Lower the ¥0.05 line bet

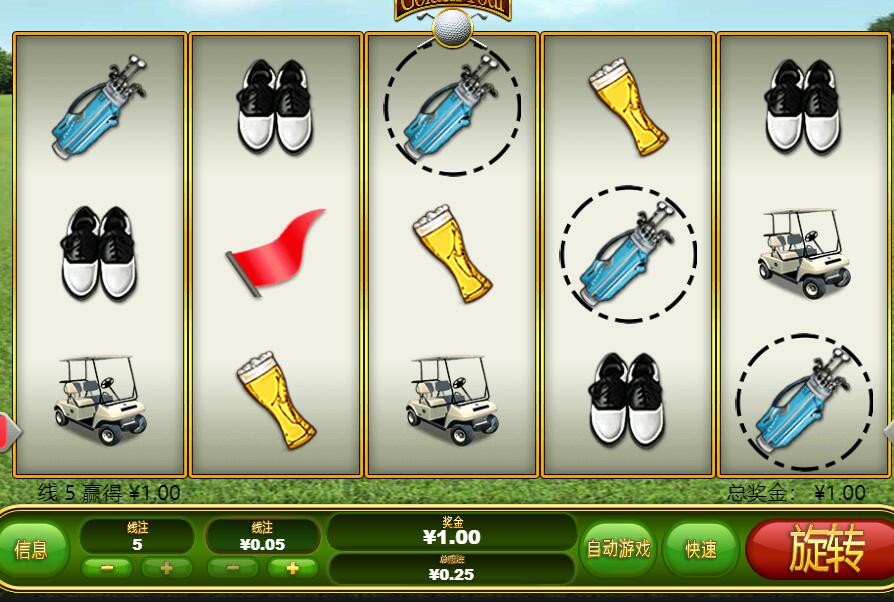(x=233, y=568)
